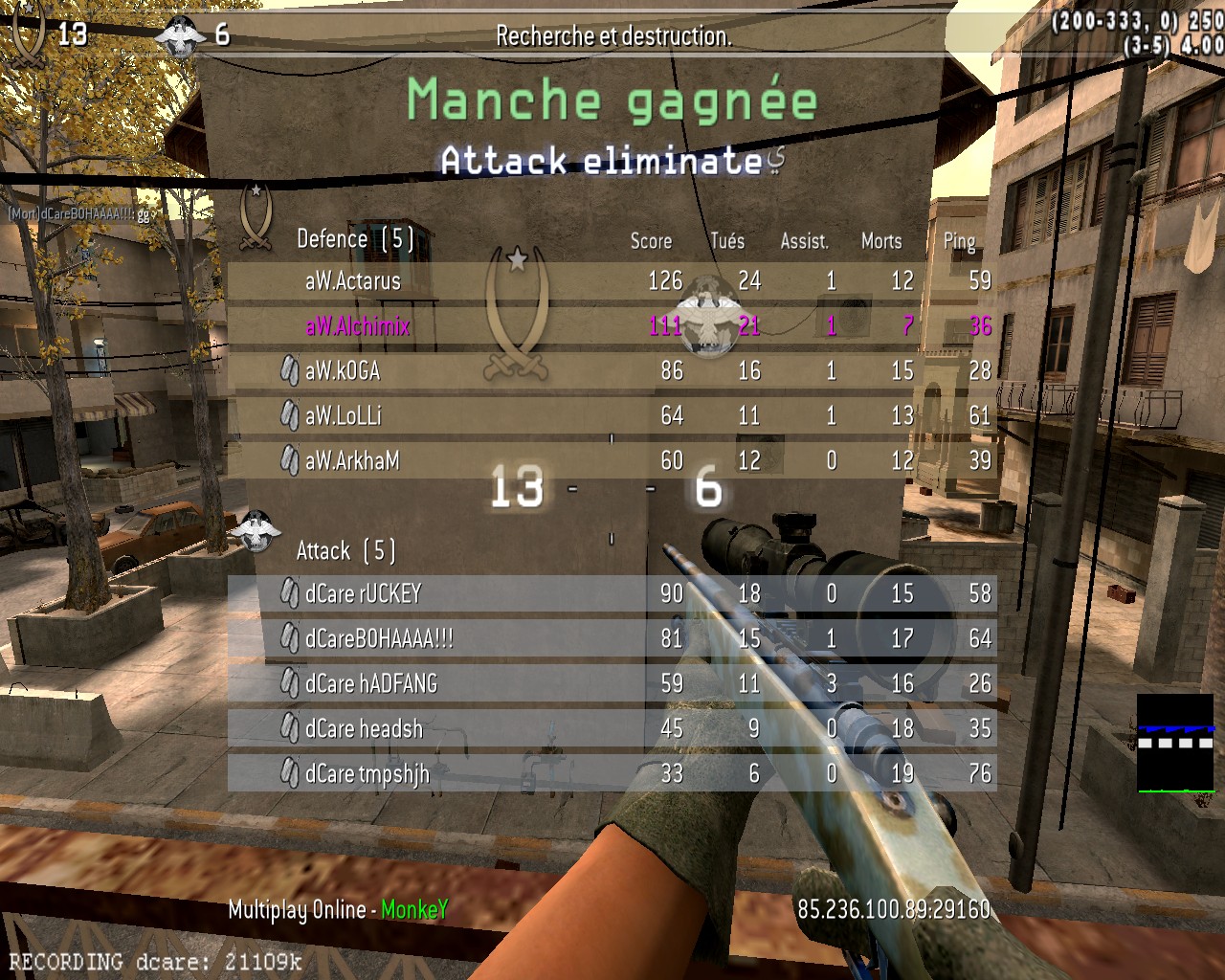Click the Morts column header
This screenshot has width=1225, height=980.
881,241
